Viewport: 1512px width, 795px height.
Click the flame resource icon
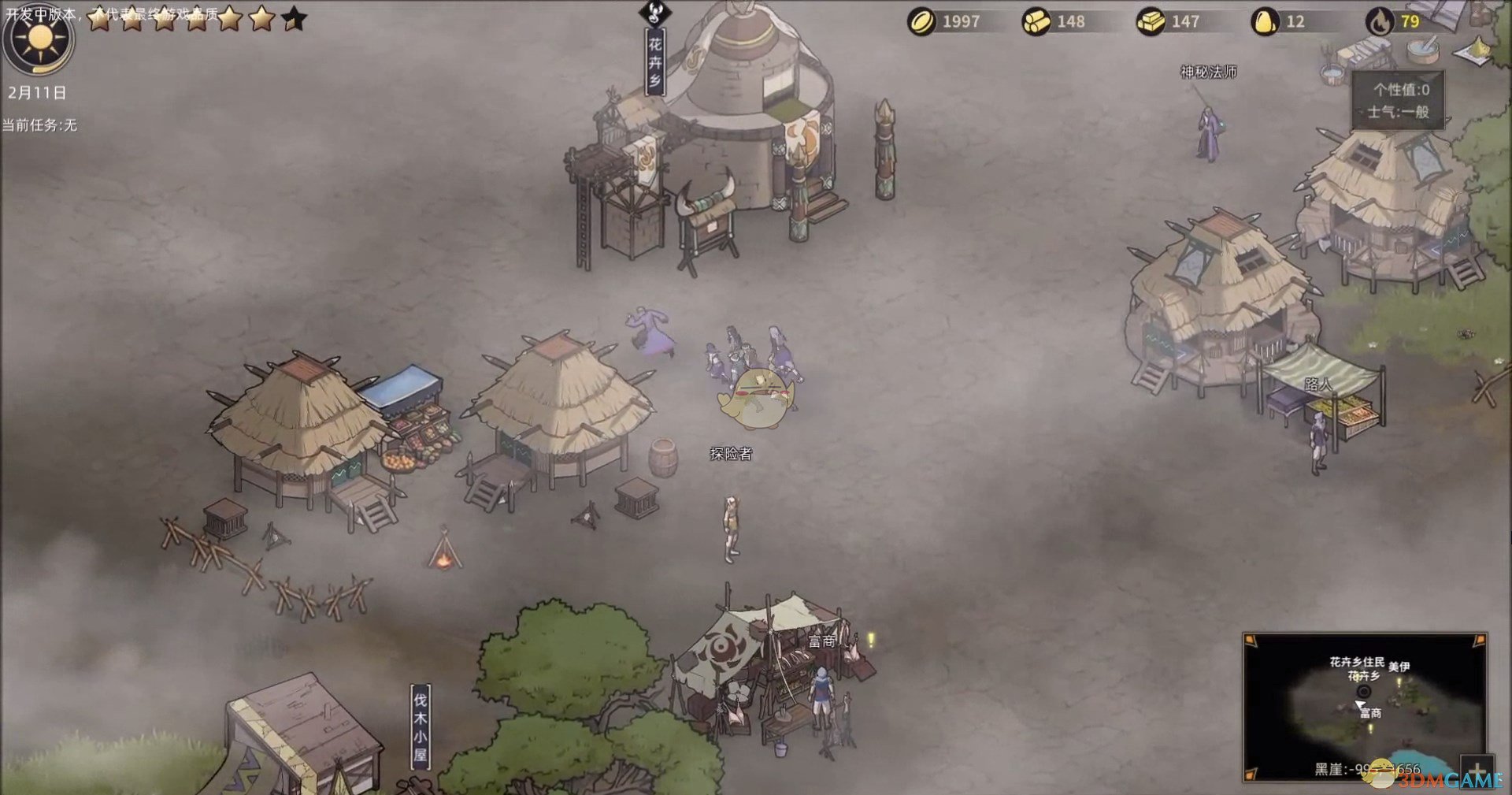click(1380, 22)
